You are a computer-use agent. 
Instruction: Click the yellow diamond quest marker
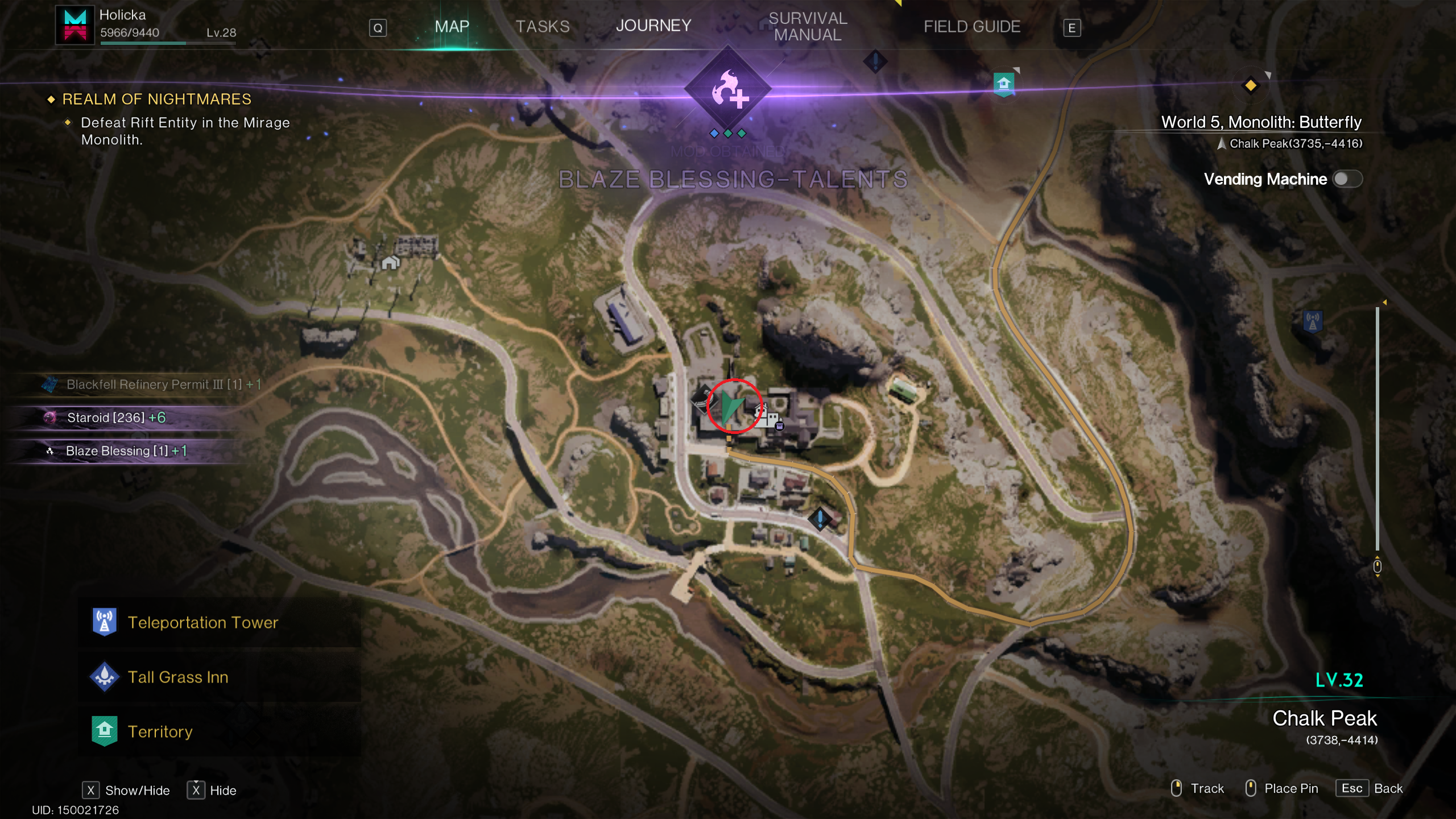click(x=1250, y=86)
